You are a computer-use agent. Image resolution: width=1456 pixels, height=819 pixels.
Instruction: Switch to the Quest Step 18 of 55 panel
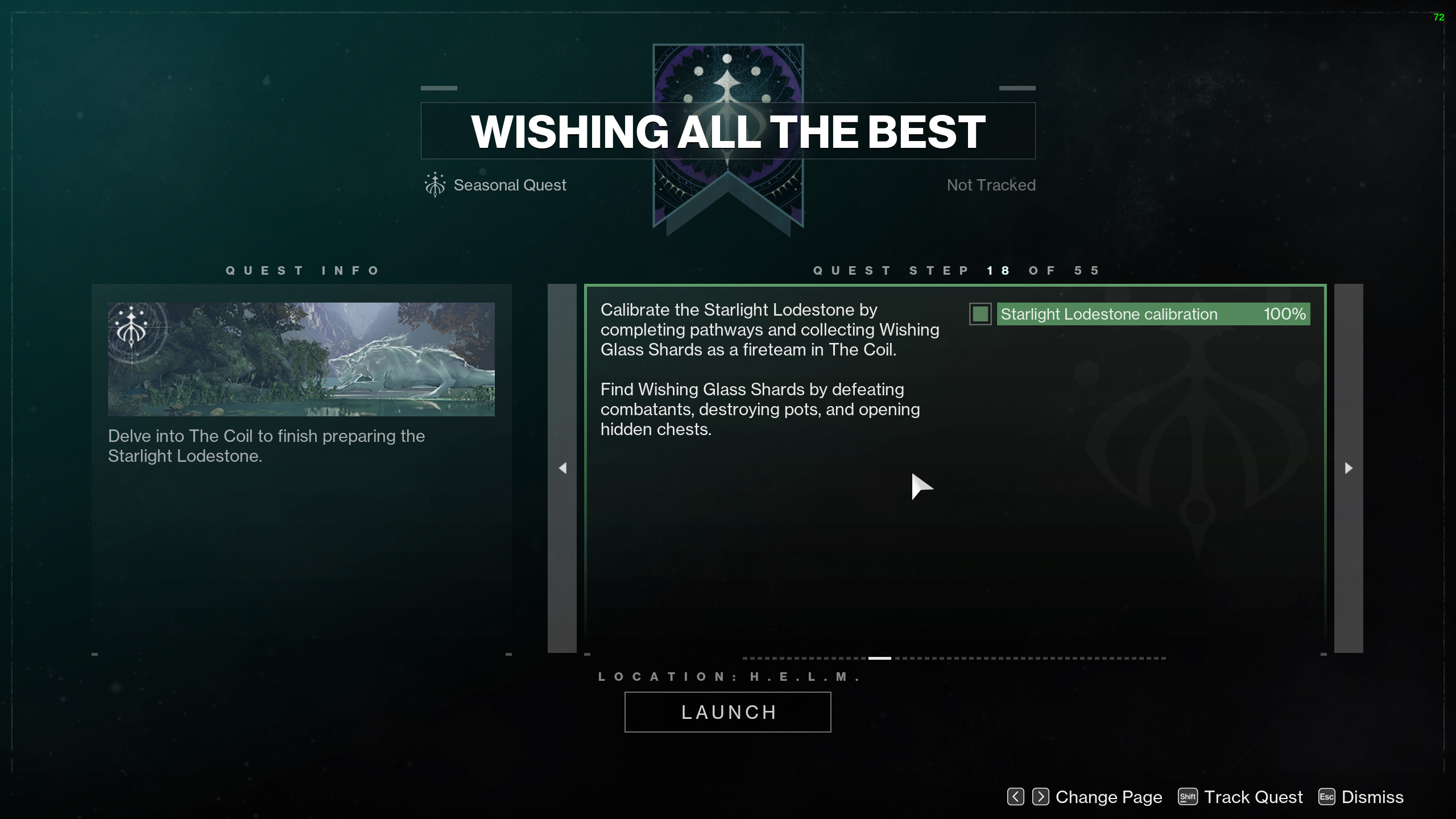coord(955,270)
